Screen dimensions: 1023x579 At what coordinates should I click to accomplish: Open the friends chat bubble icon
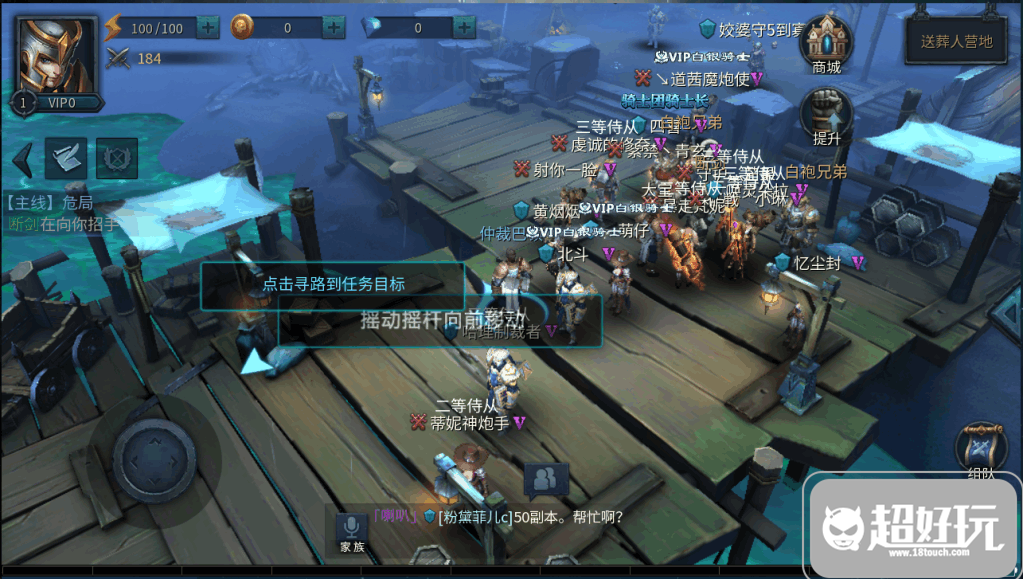[x=546, y=481]
